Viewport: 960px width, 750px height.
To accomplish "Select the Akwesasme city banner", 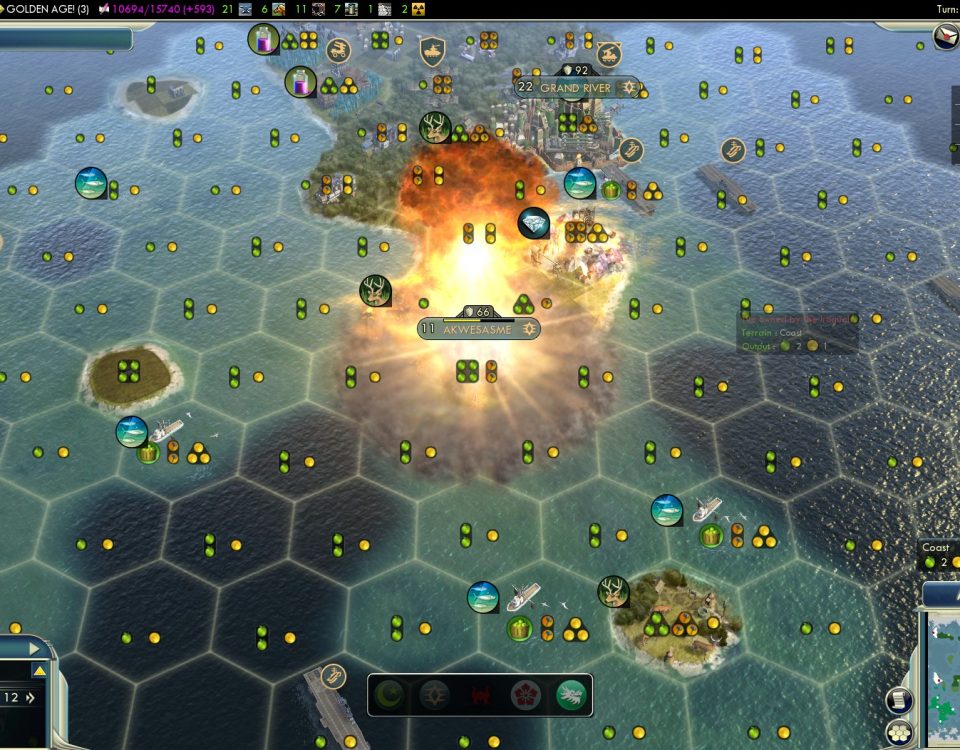I will click(478, 328).
